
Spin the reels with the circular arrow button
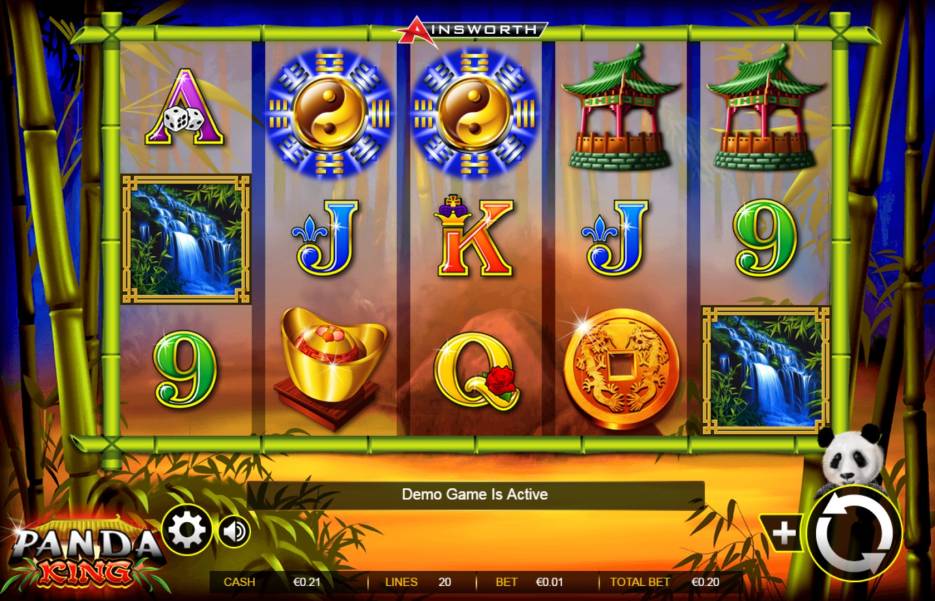pyautogui.click(x=853, y=532)
